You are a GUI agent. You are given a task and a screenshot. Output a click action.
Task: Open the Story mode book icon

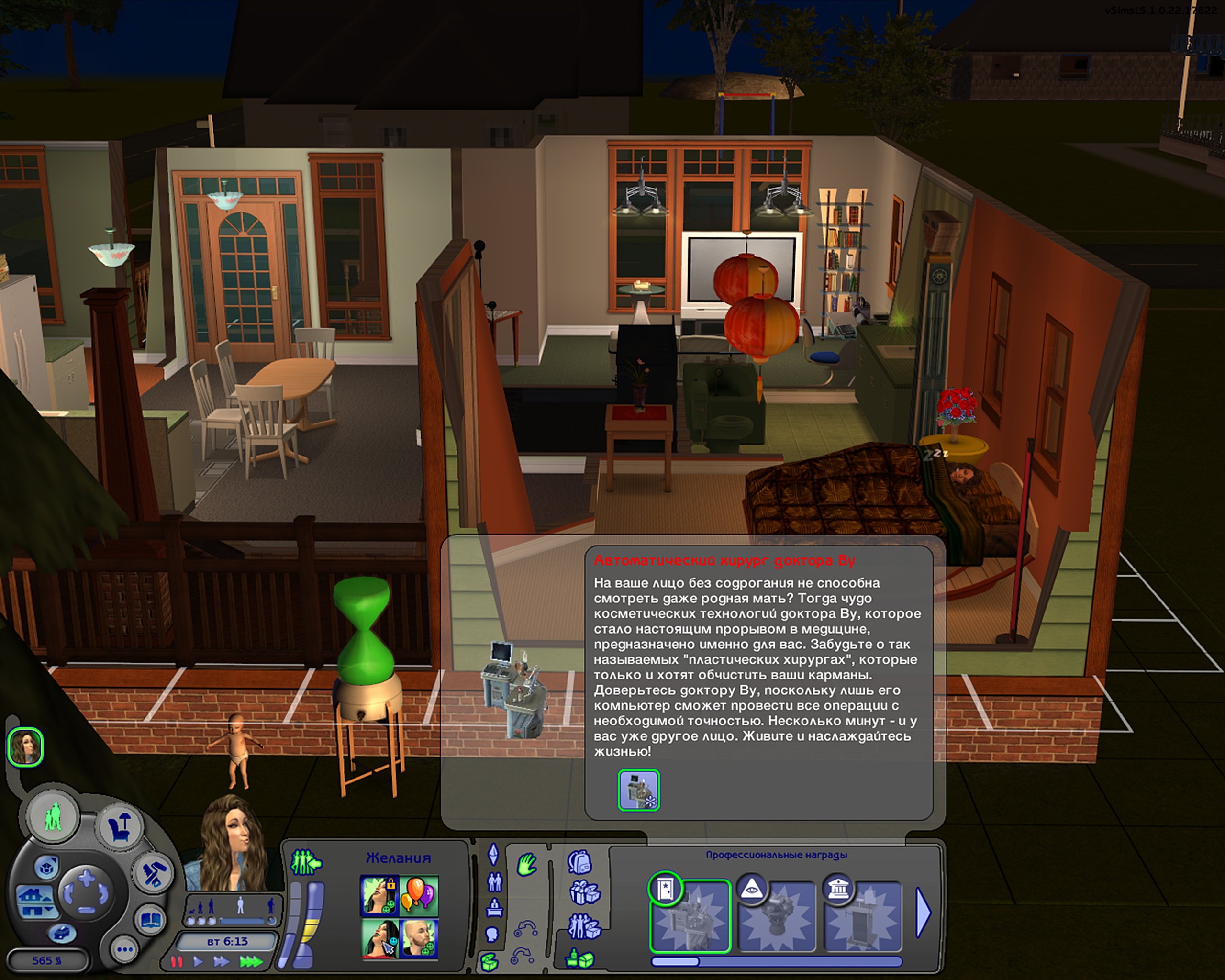point(150,920)
